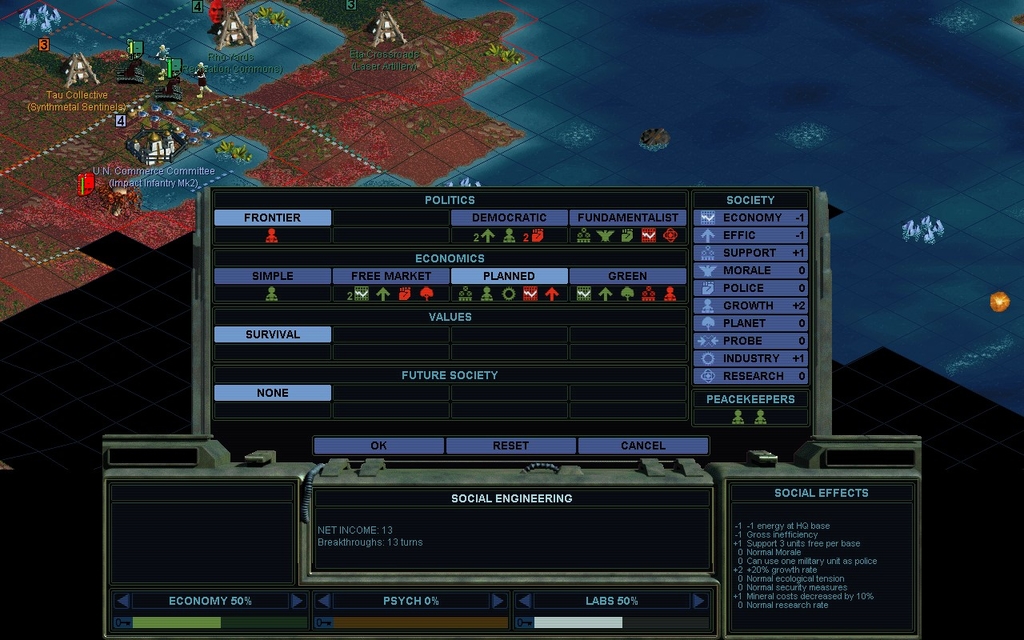The height and width of the screenshot is (640, 1024).
Task: Choose Democratic politics
Action: [509, 218]
